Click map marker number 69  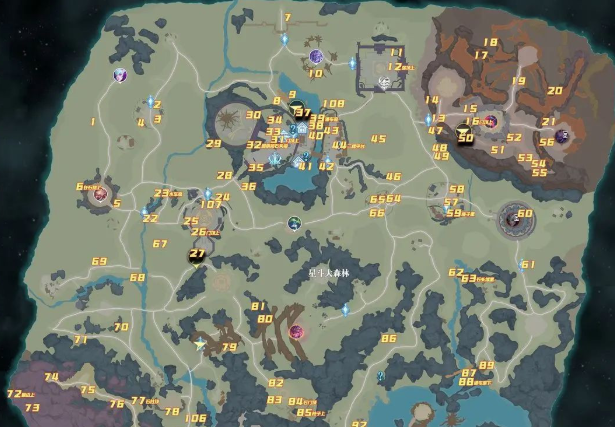pyautogui.click(x=99, y=262)
